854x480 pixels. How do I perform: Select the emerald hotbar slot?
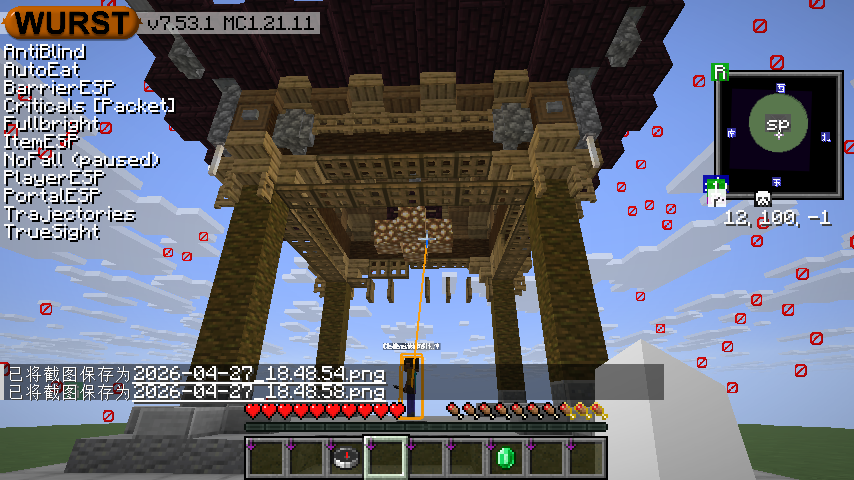click(506, 458)
